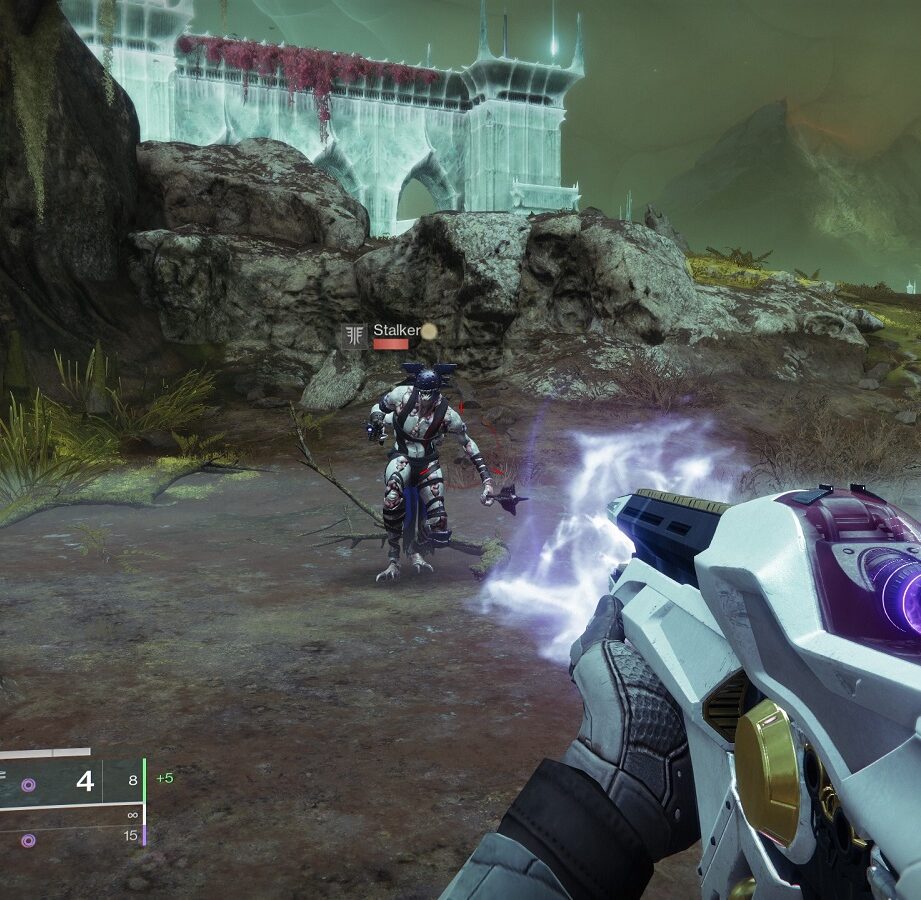Choose the weapon row with infinite ammo
The width and height of the screenshot is (921, 900).
pyautogui.click(x=70, y=814)
